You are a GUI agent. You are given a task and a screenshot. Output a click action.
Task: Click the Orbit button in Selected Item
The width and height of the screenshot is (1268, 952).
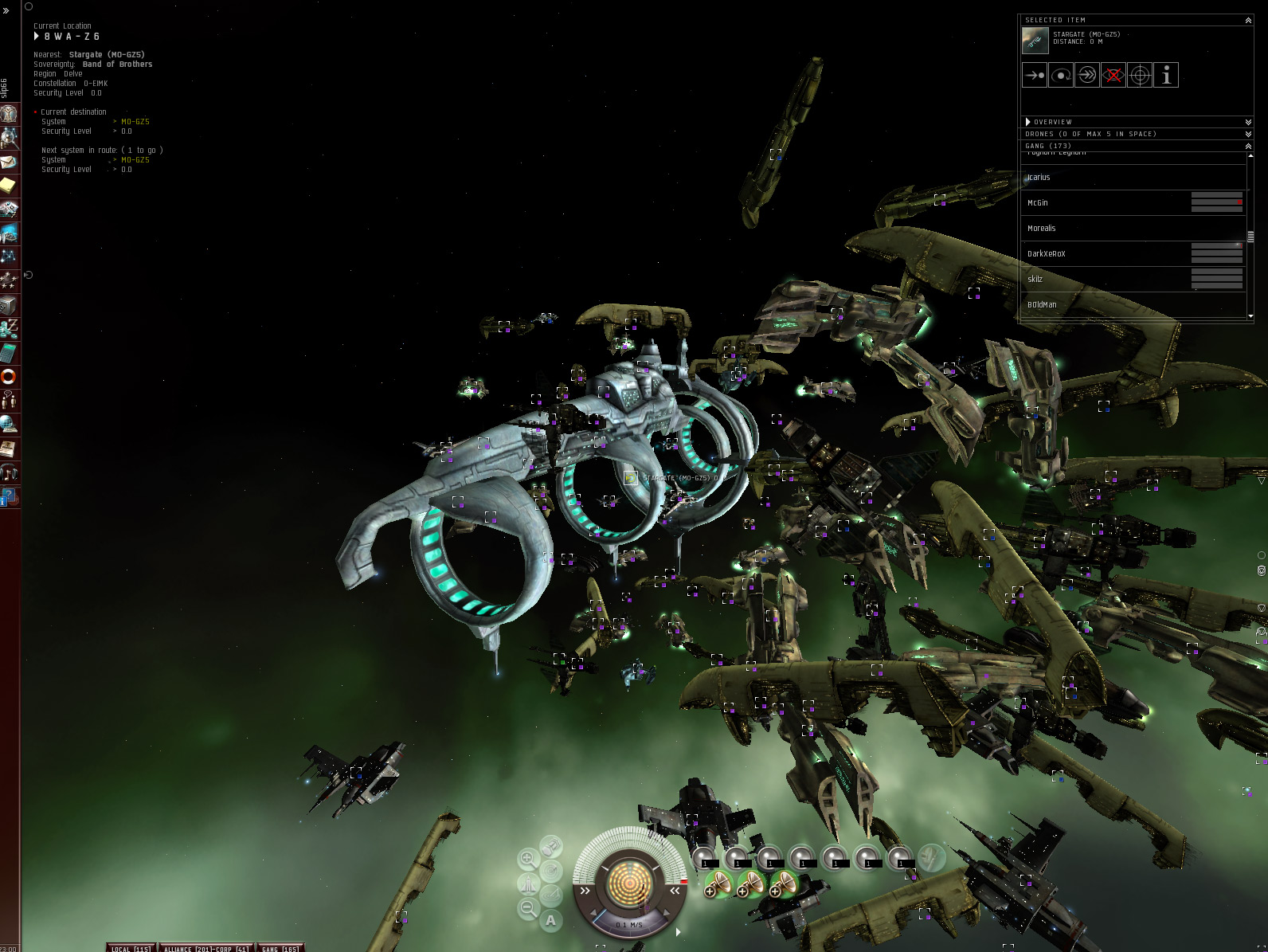pyautogui.click(x=1061, y=75)
